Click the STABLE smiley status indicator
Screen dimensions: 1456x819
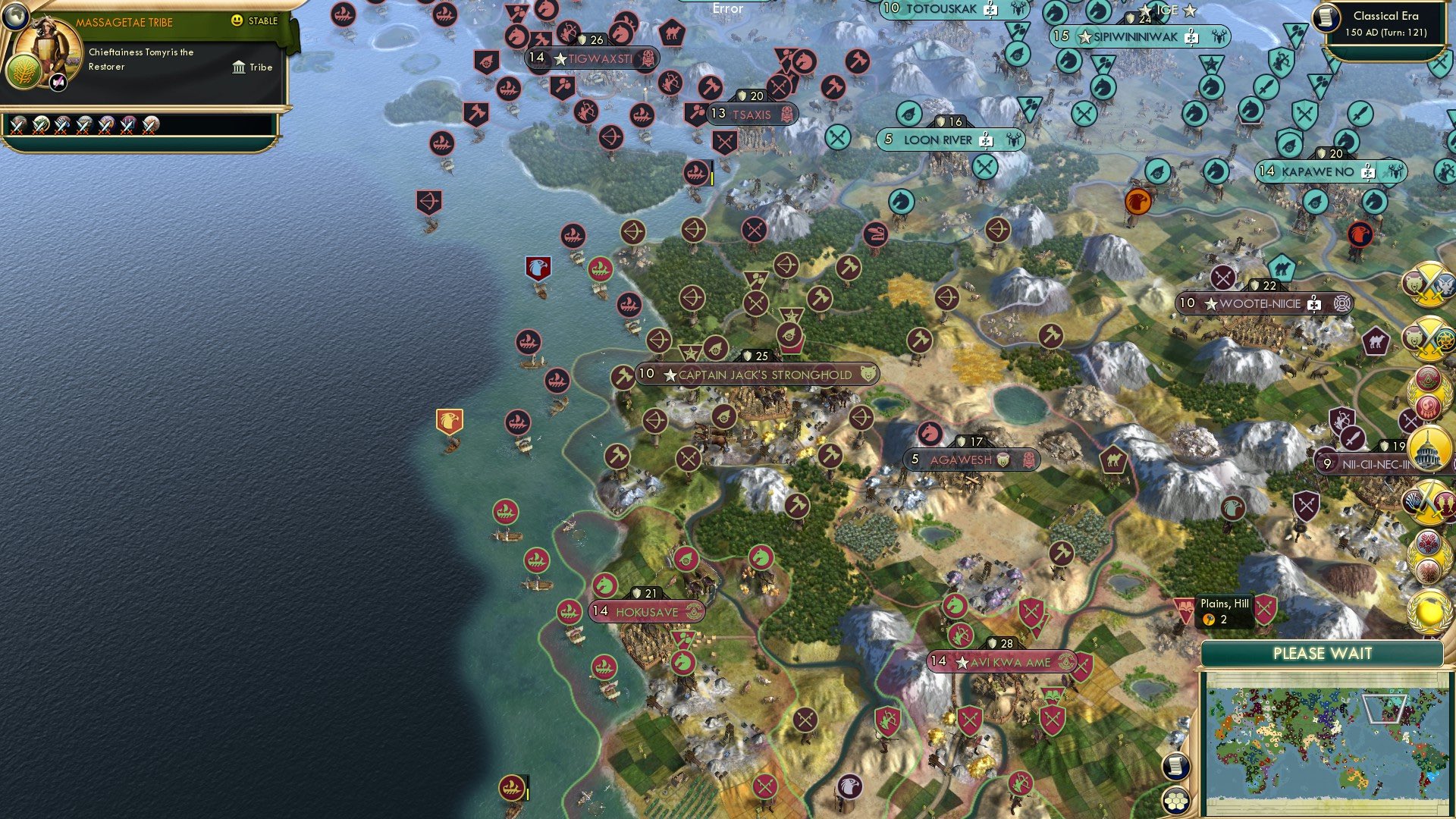coord(238,22)
